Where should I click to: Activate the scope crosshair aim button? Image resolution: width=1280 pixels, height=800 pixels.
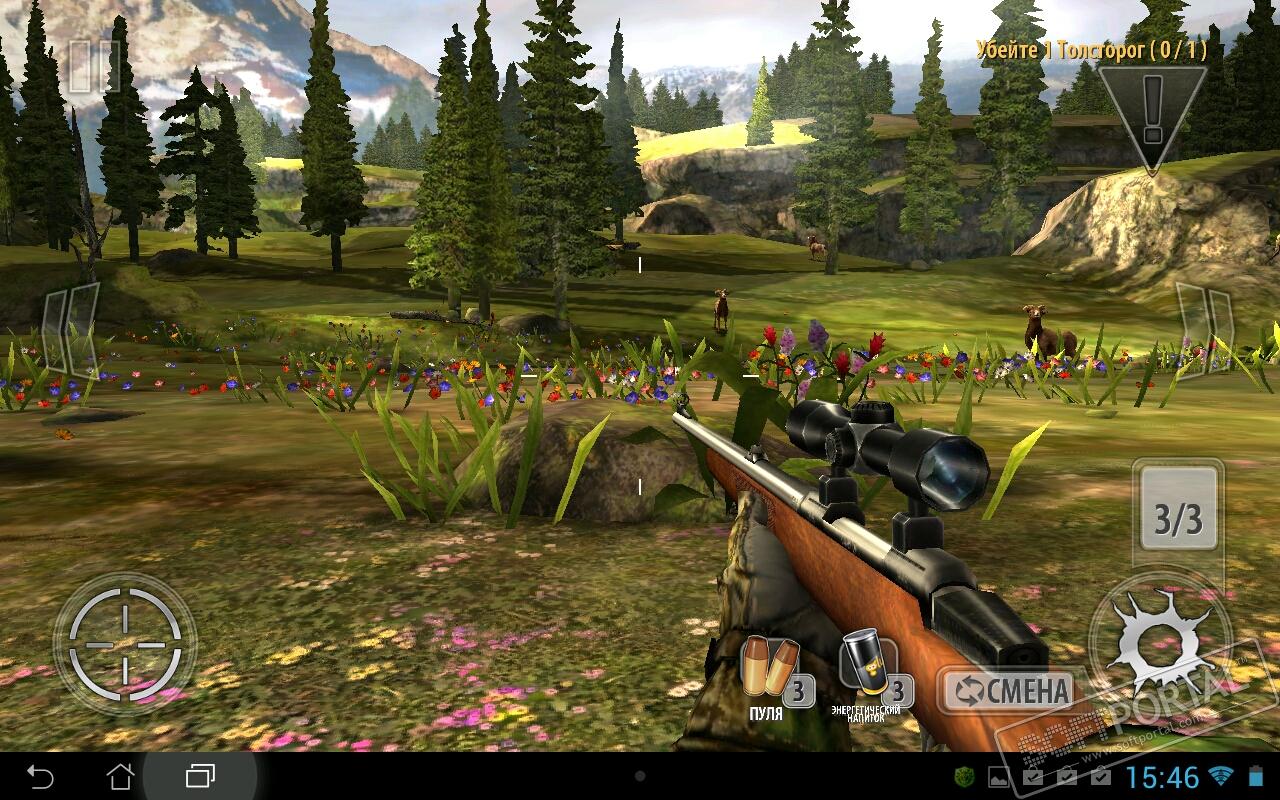pos(125,643)
